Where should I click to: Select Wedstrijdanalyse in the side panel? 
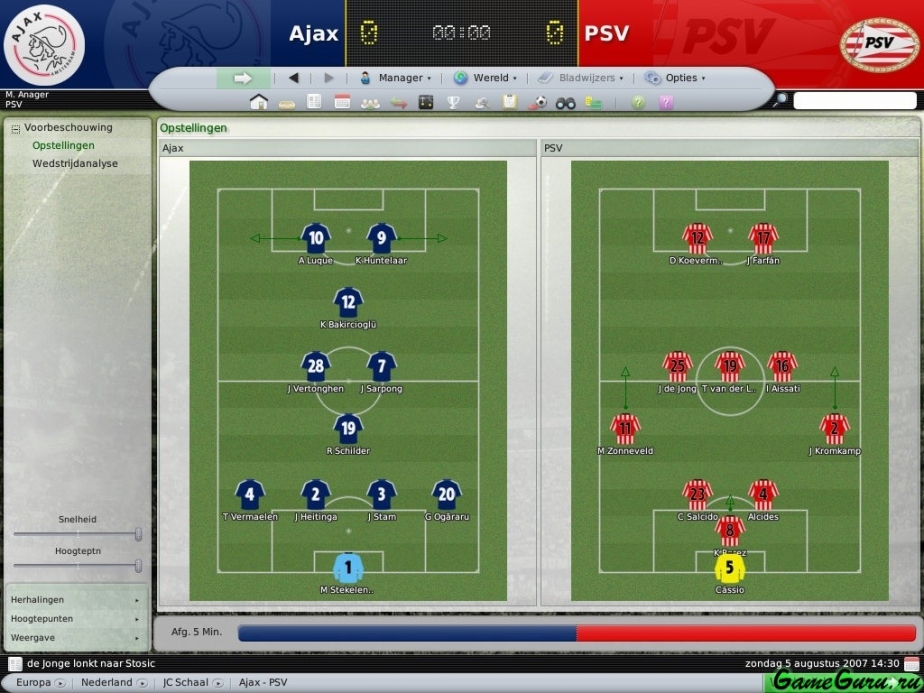(75, 163)
